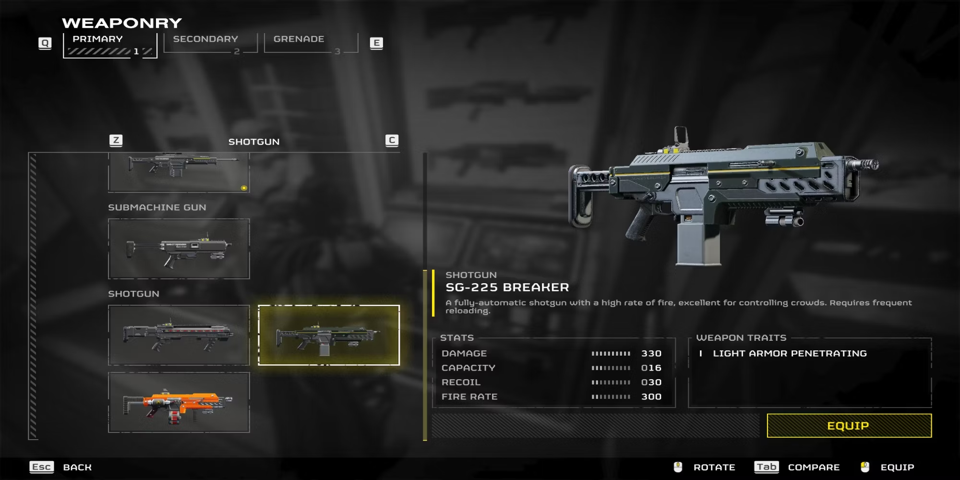
Task: Equip the SG-225 Breaker
Action: point(848,426)
